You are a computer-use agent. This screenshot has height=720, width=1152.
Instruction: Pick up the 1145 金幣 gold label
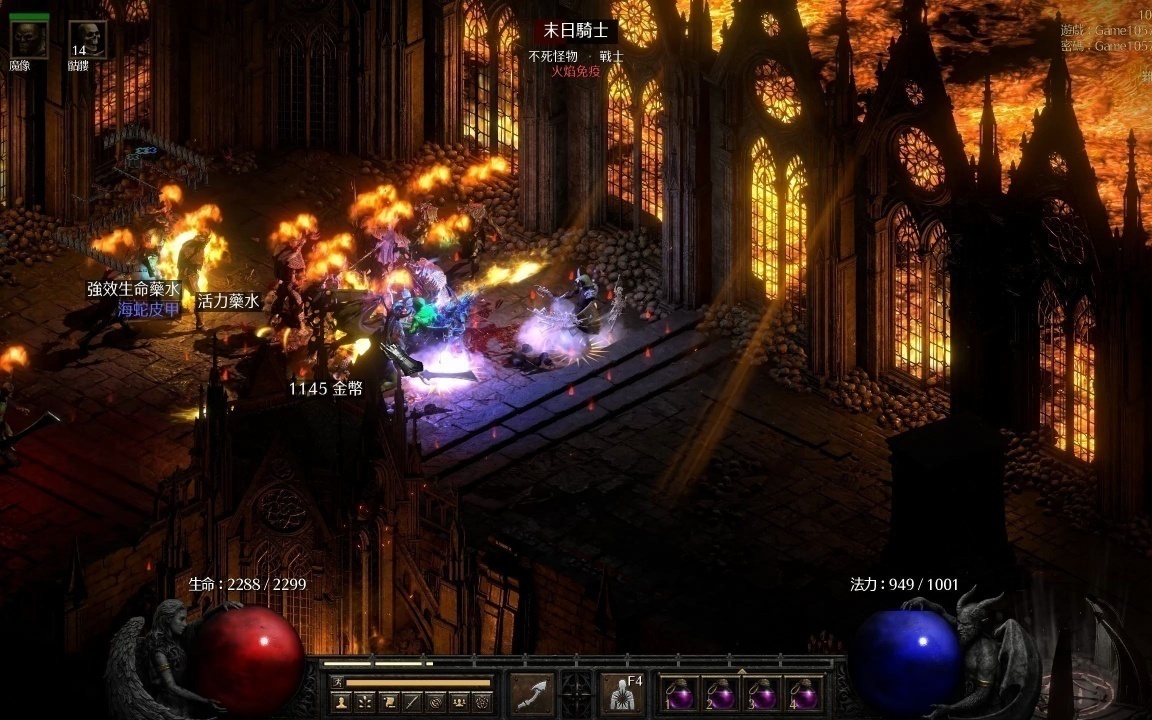point(325,388)
